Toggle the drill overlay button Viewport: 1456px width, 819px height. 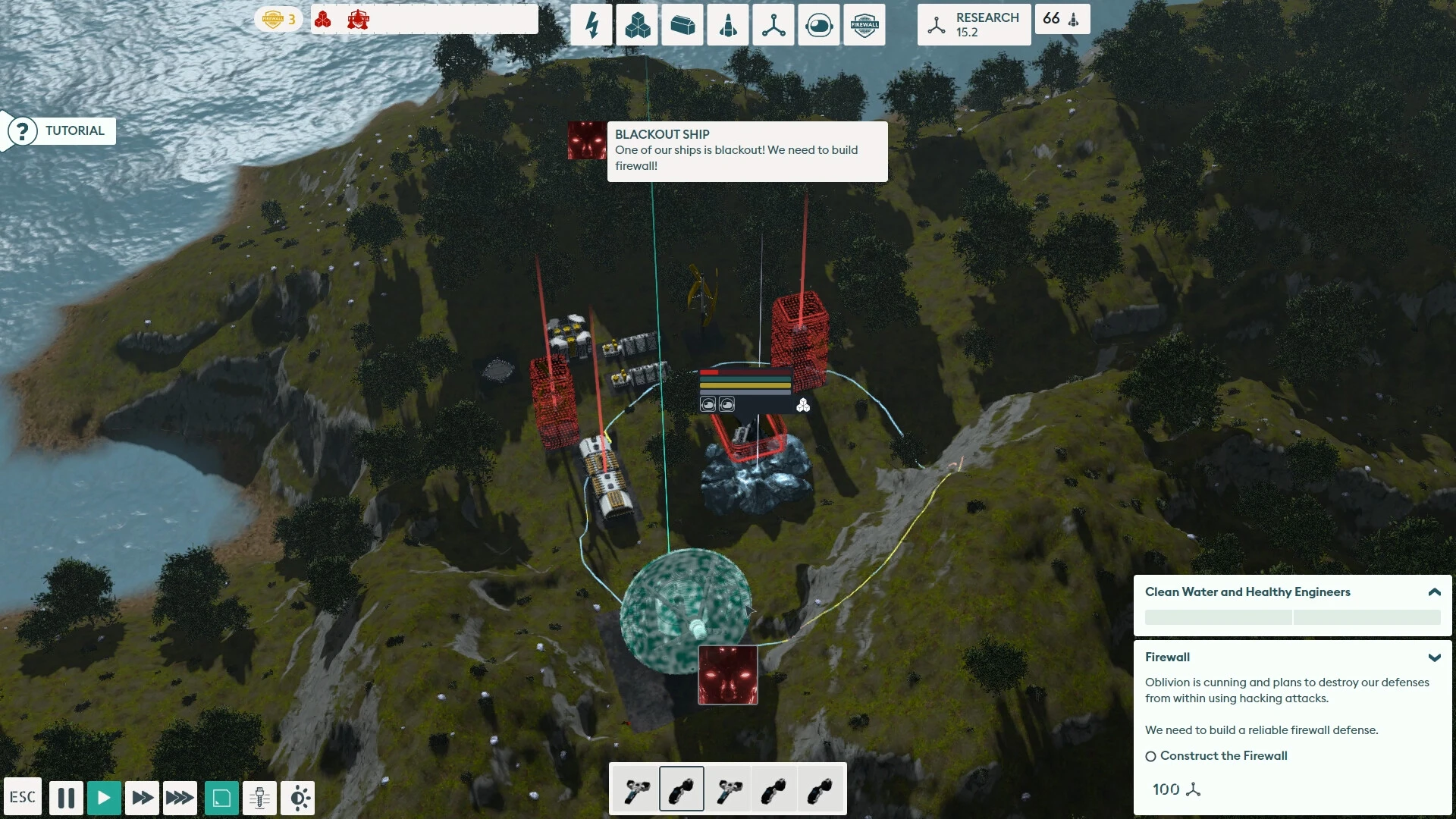point(259,798)
